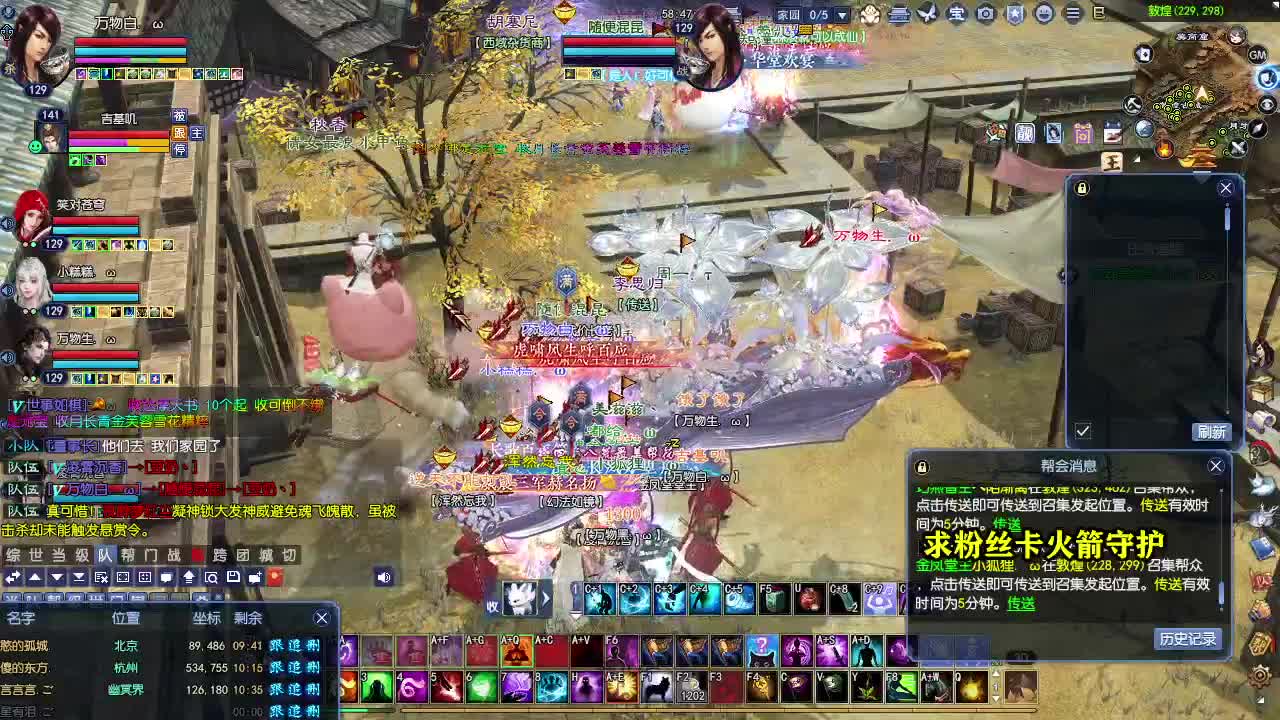1280x720 pixels.
Task: Click the red record icon in chat toolbar
Action: click(x=275, y=578)
